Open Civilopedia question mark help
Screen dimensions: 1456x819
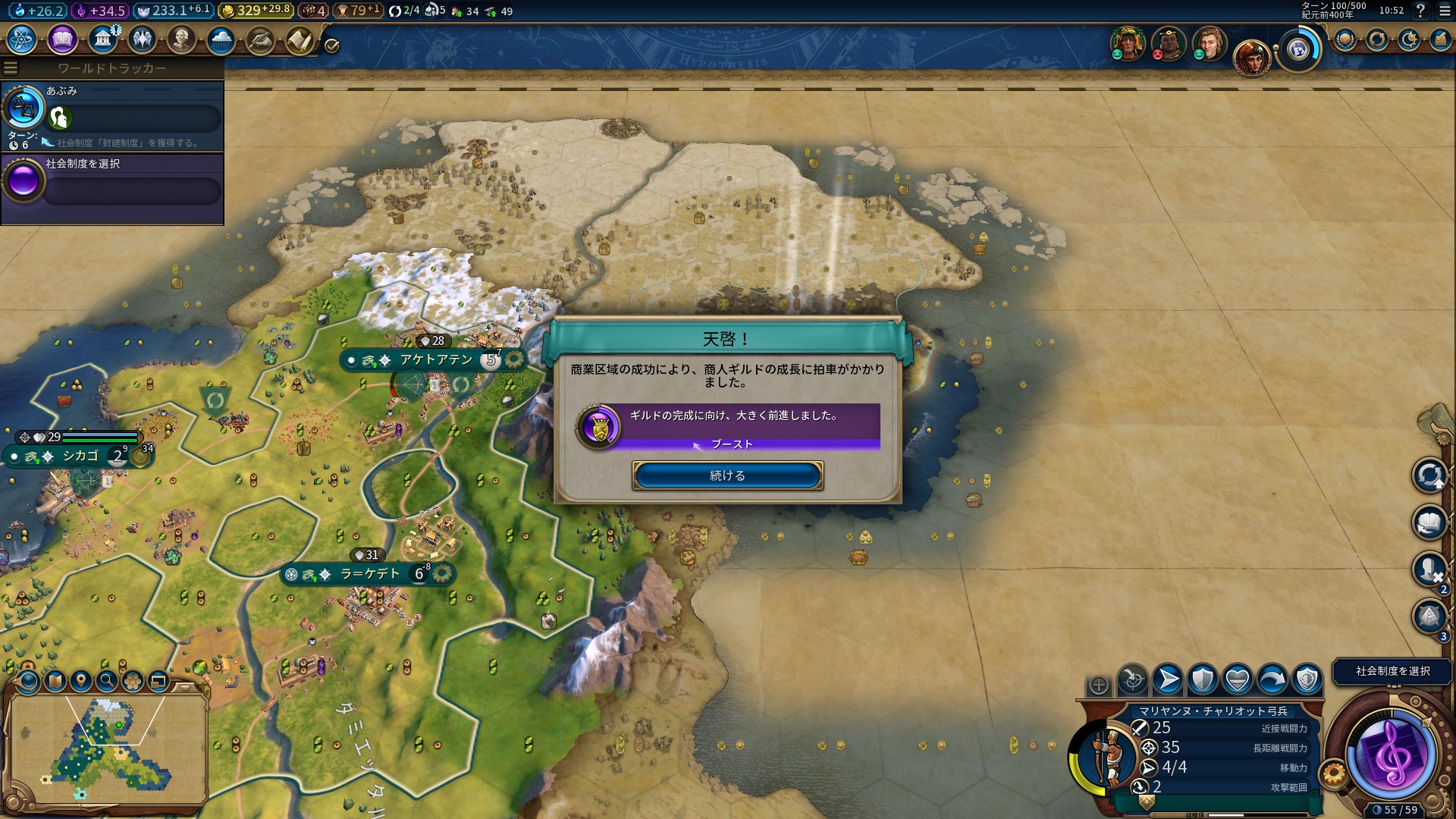point(1420,11)
